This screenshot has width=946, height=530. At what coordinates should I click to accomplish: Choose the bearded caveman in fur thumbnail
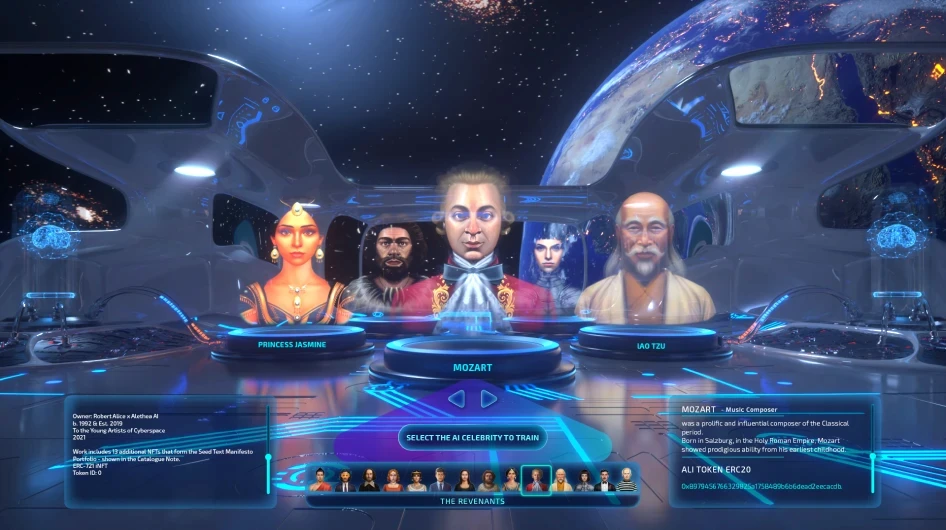pyautogui.click(x=489, y=480)
